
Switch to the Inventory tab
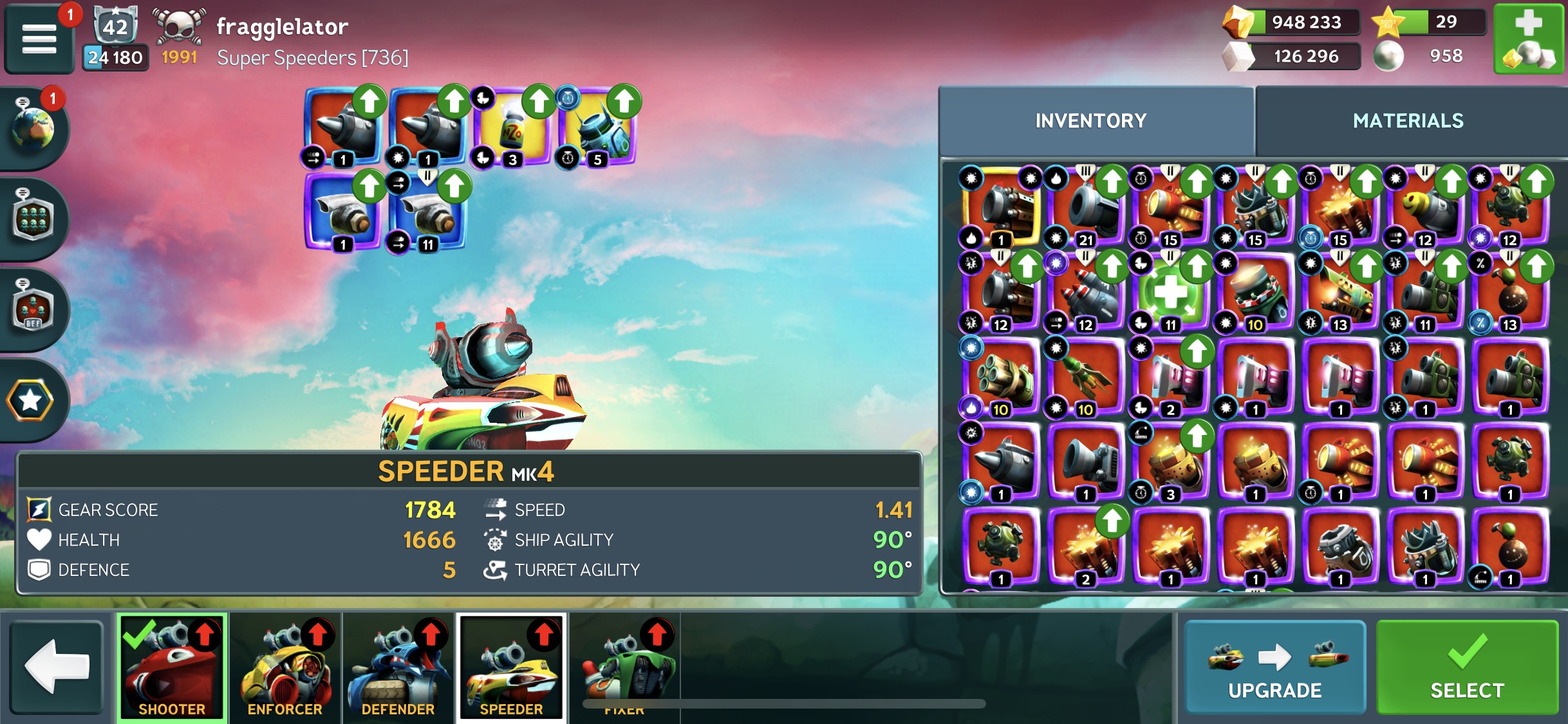pos(1090,121)
